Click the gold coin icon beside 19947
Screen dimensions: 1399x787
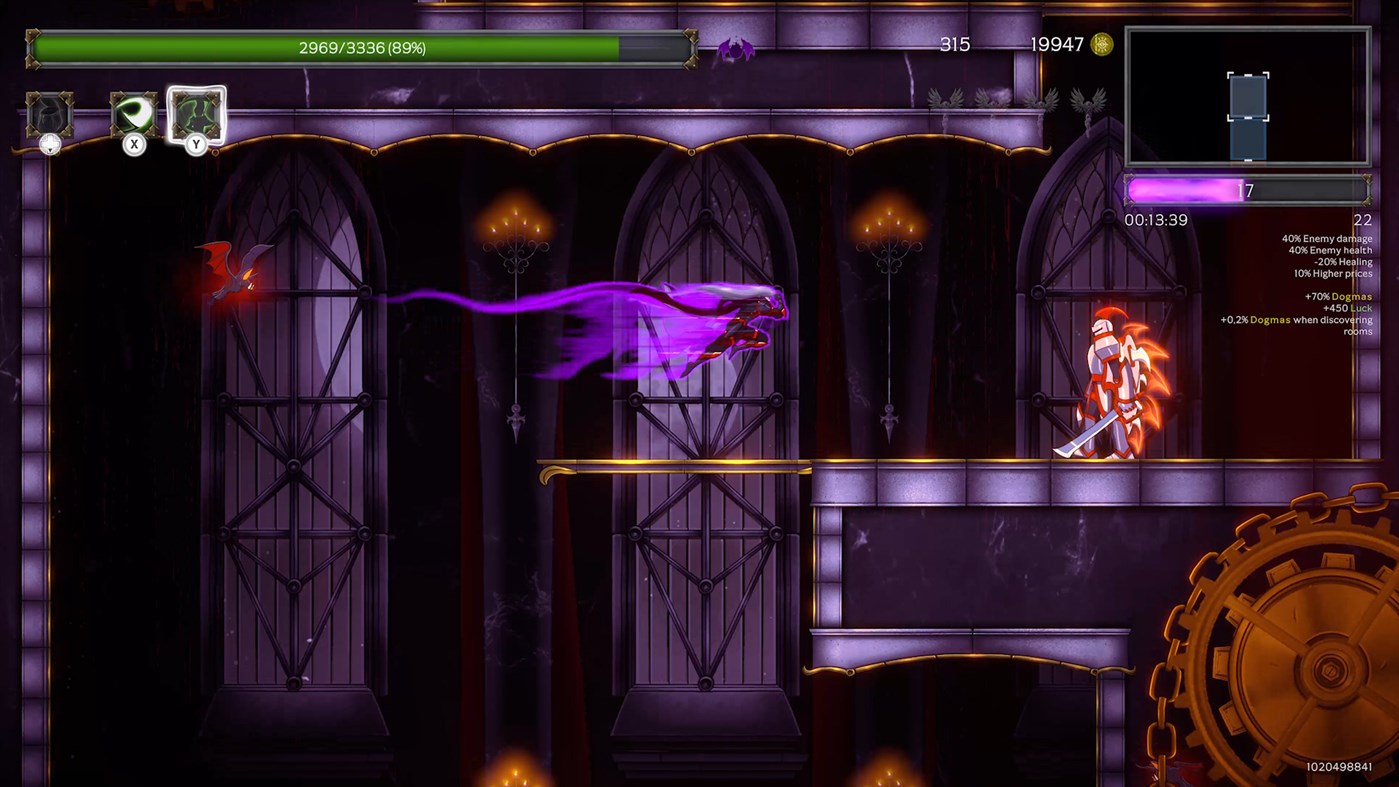tap(1101, 44)
